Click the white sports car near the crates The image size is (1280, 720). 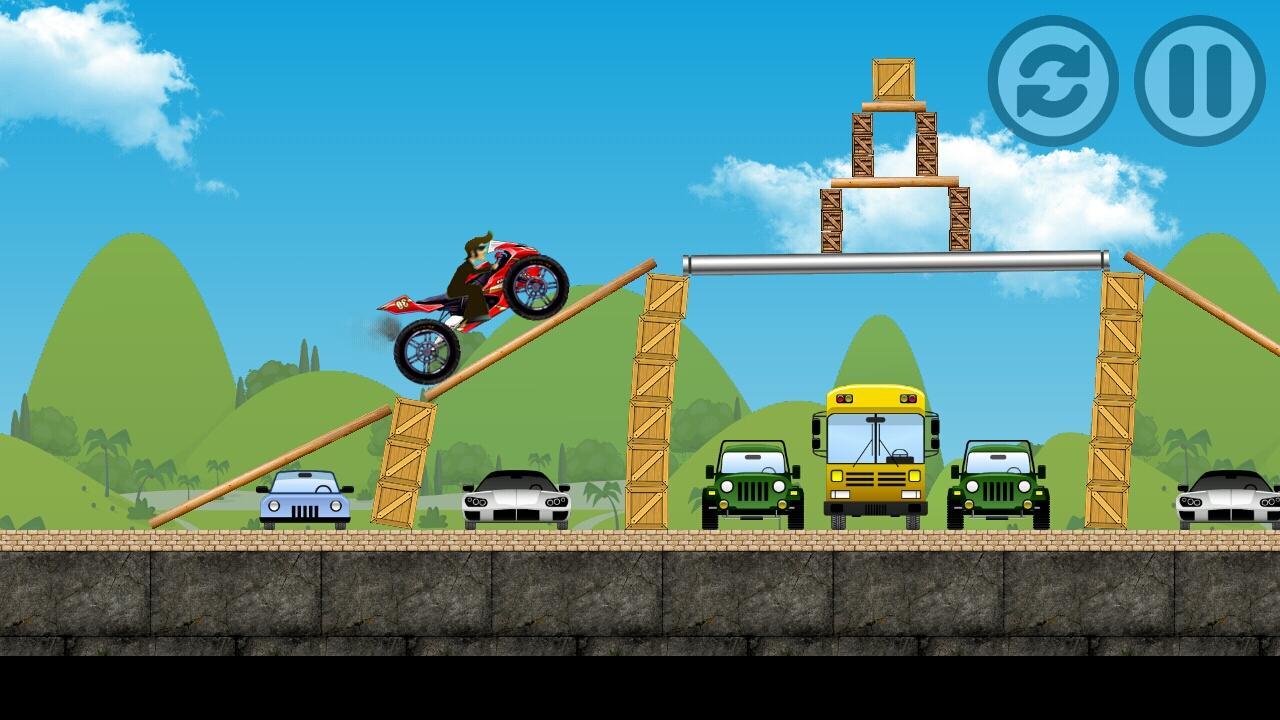[515, 500]
